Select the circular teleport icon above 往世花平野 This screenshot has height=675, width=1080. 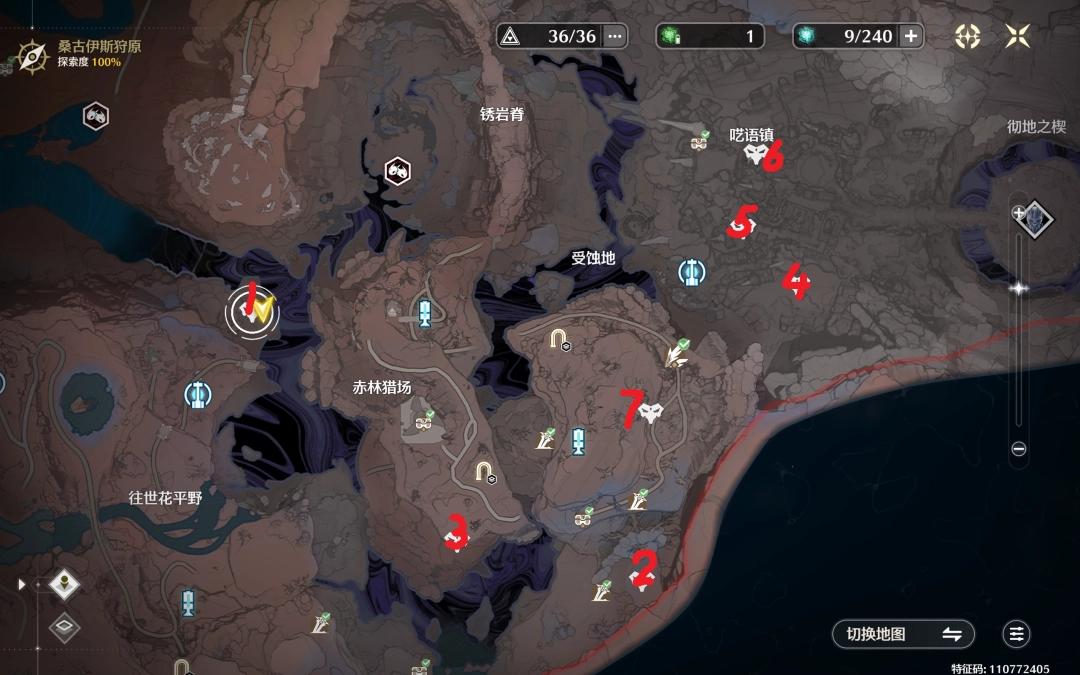(x=197, y=394)
